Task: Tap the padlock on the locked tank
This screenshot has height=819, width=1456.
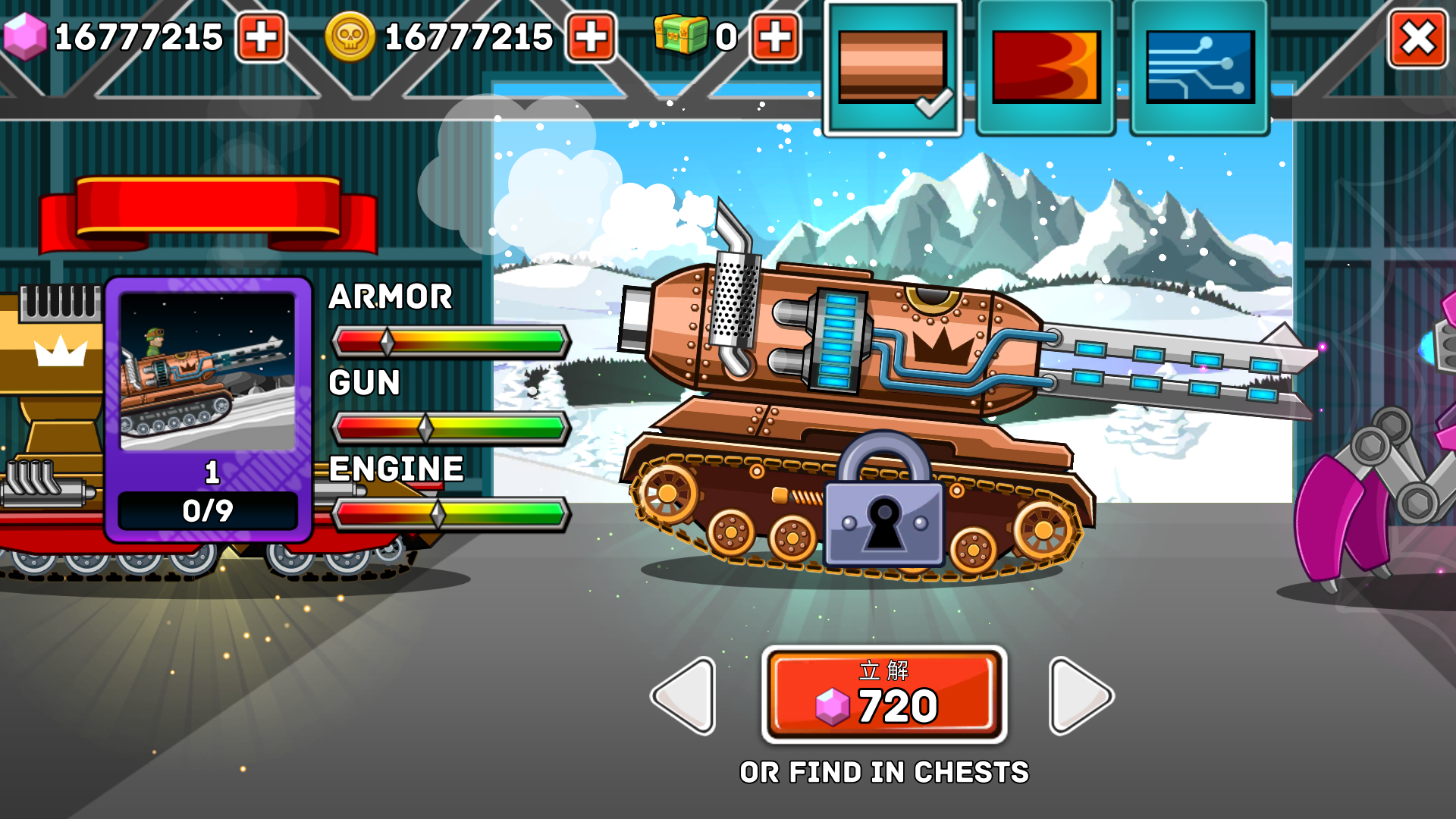Action: pos(884,504)
